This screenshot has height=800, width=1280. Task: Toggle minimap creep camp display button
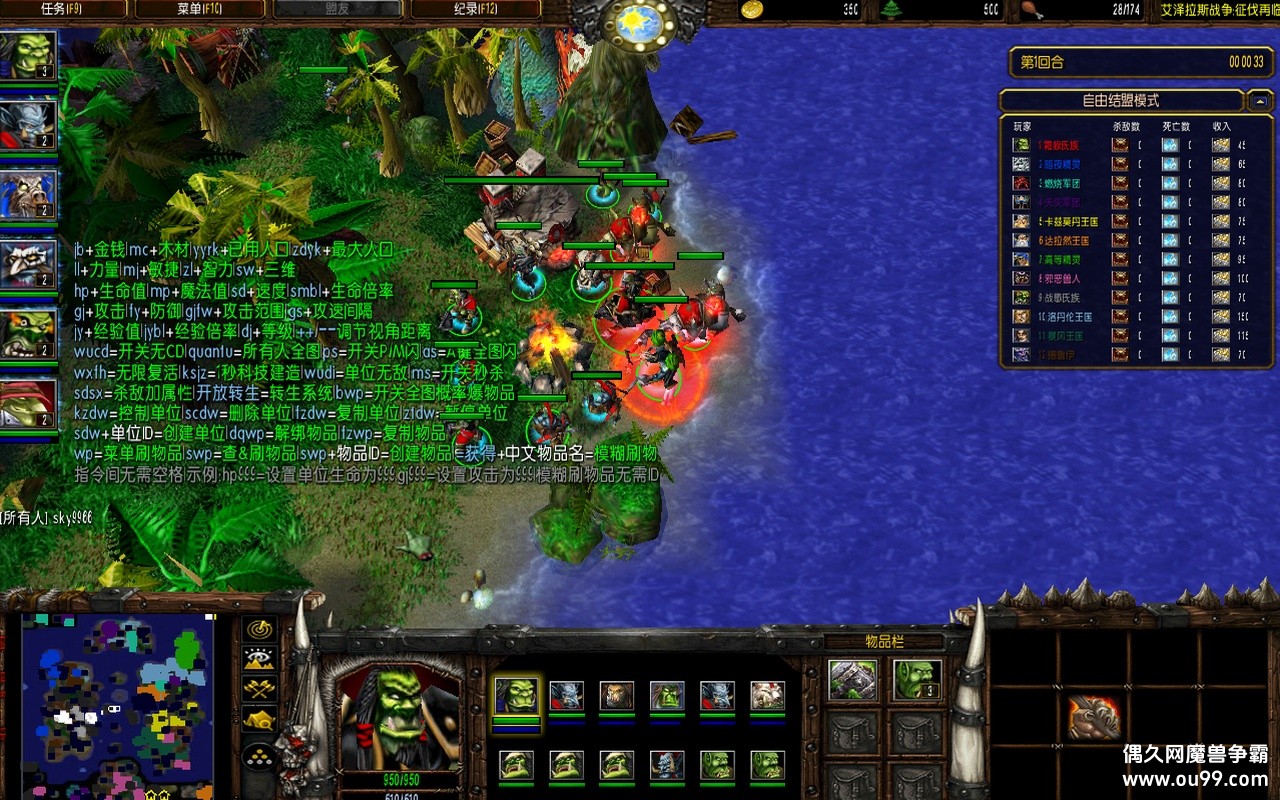pyautogui.click(x=260, y=718)
